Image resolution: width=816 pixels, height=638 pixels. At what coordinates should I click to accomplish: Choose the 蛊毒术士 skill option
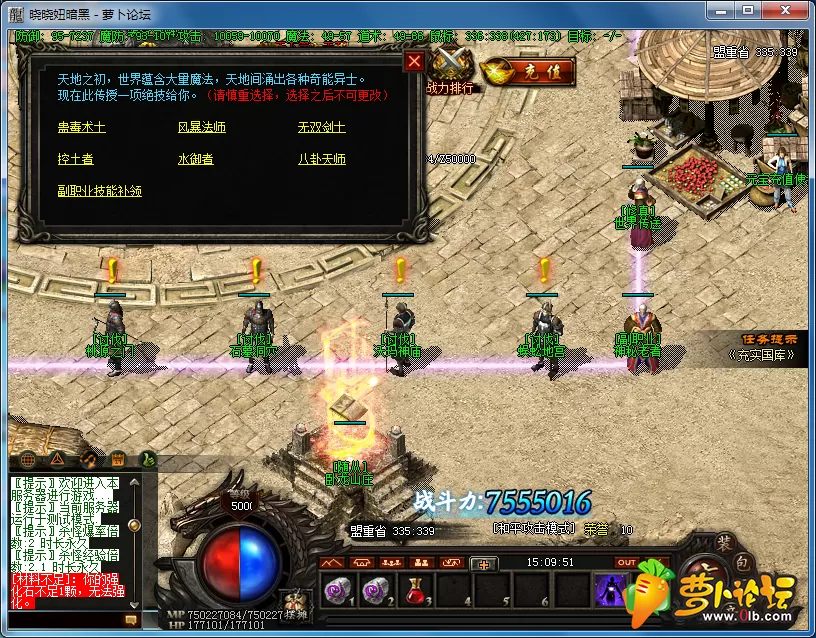point(81,128)
